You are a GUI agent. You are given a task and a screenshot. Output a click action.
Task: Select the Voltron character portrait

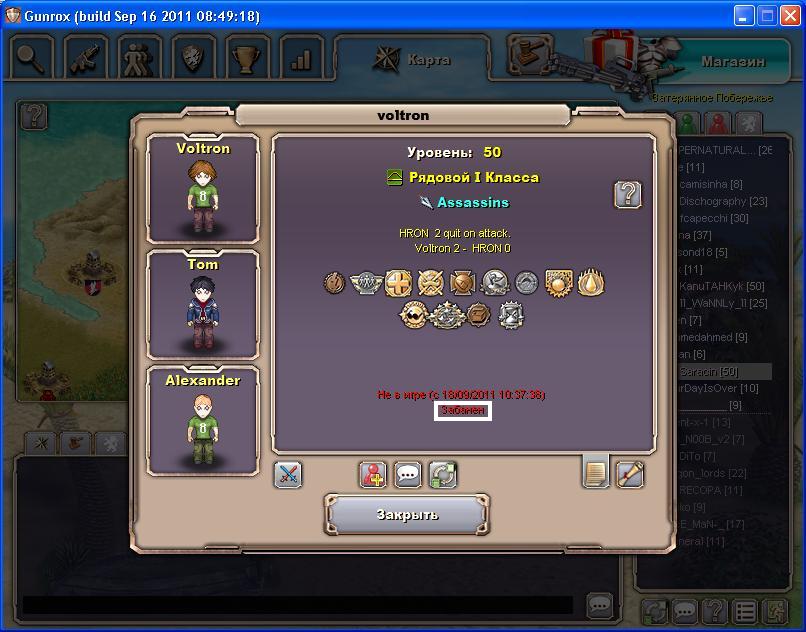[203, 189]
